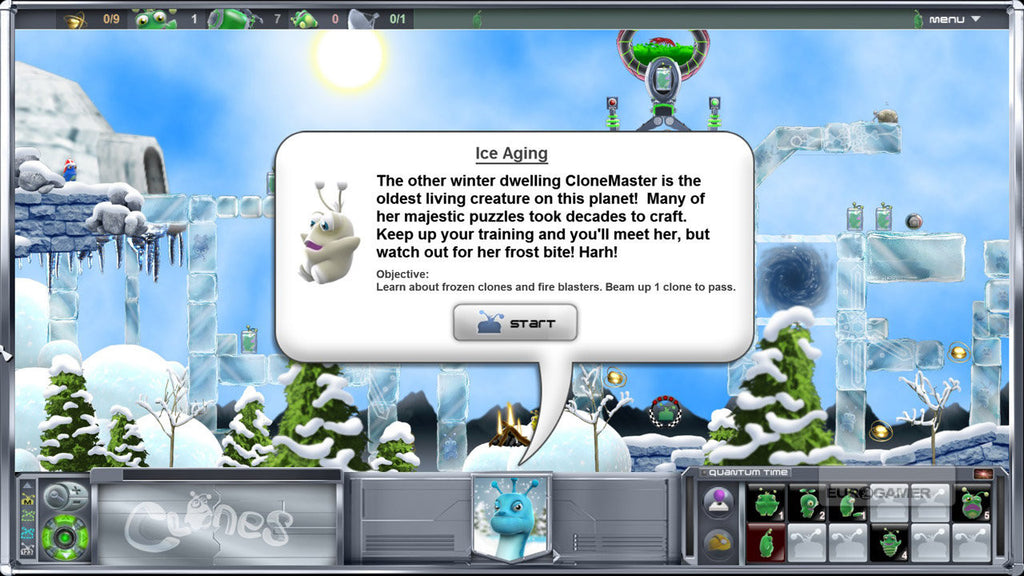Viewport: 1024px width, 576px height.
Task: Select the clone morph with leaf propeller
Action: coord(808,503)
